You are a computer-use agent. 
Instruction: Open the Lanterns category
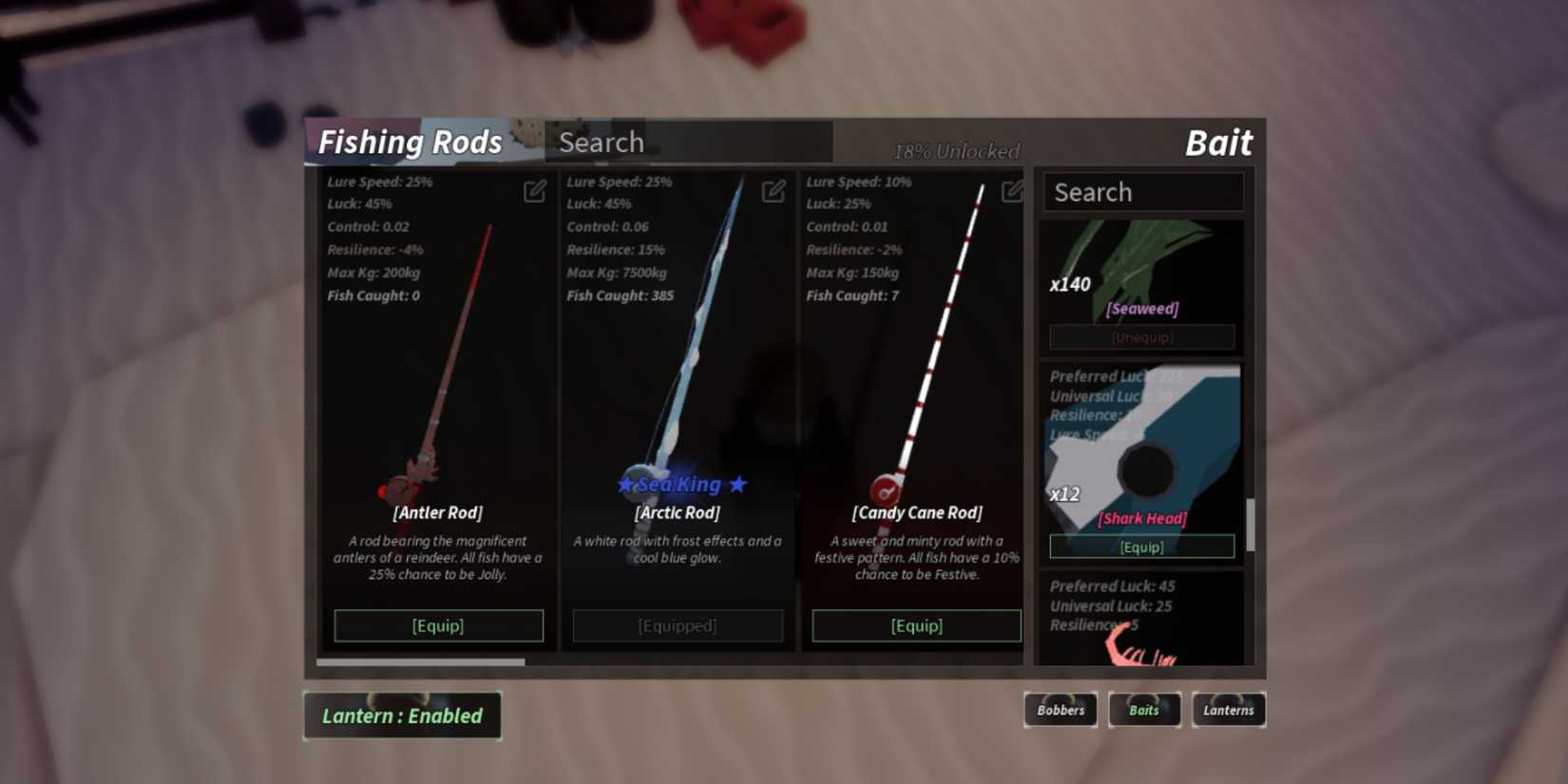click(1228, 710)
